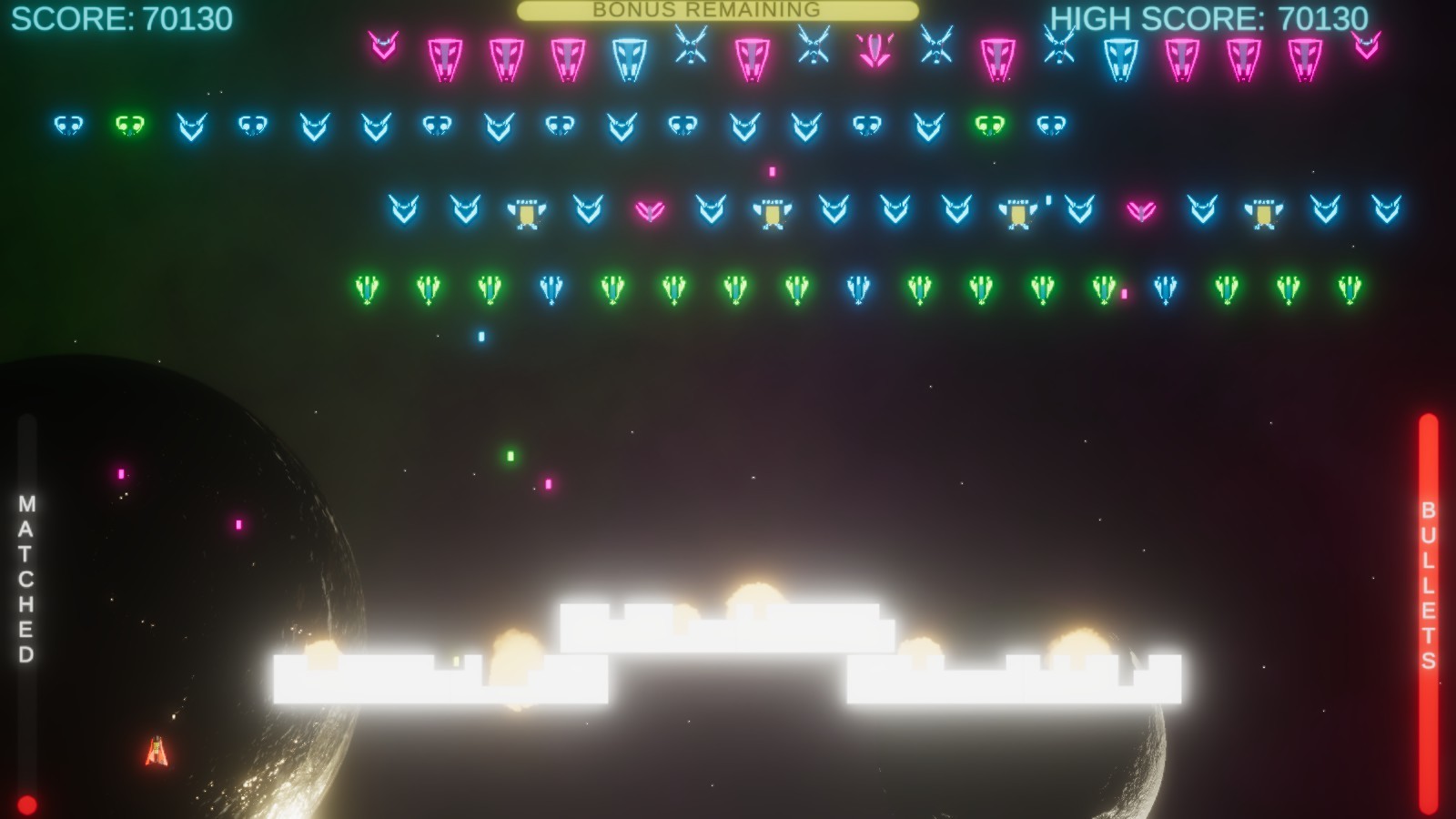Click the SCORE: 70130 text
The image size is (1456, 819).
(x=125, y=16)
